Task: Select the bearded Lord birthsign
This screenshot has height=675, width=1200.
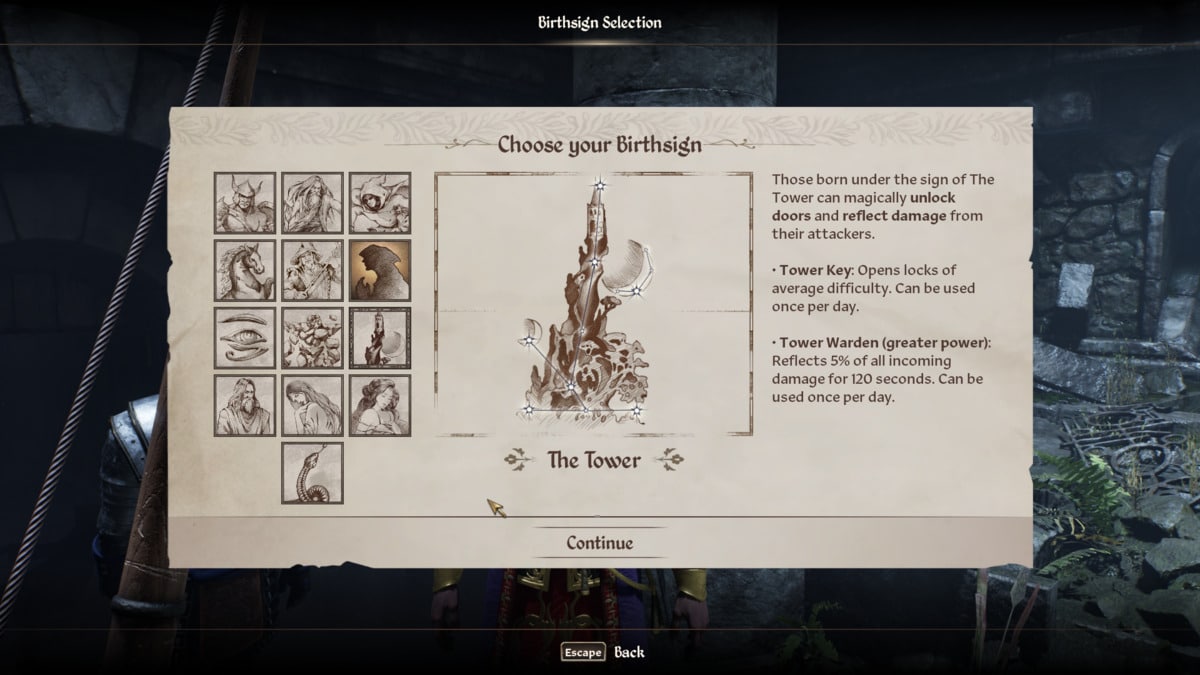Action: point(245,405)
